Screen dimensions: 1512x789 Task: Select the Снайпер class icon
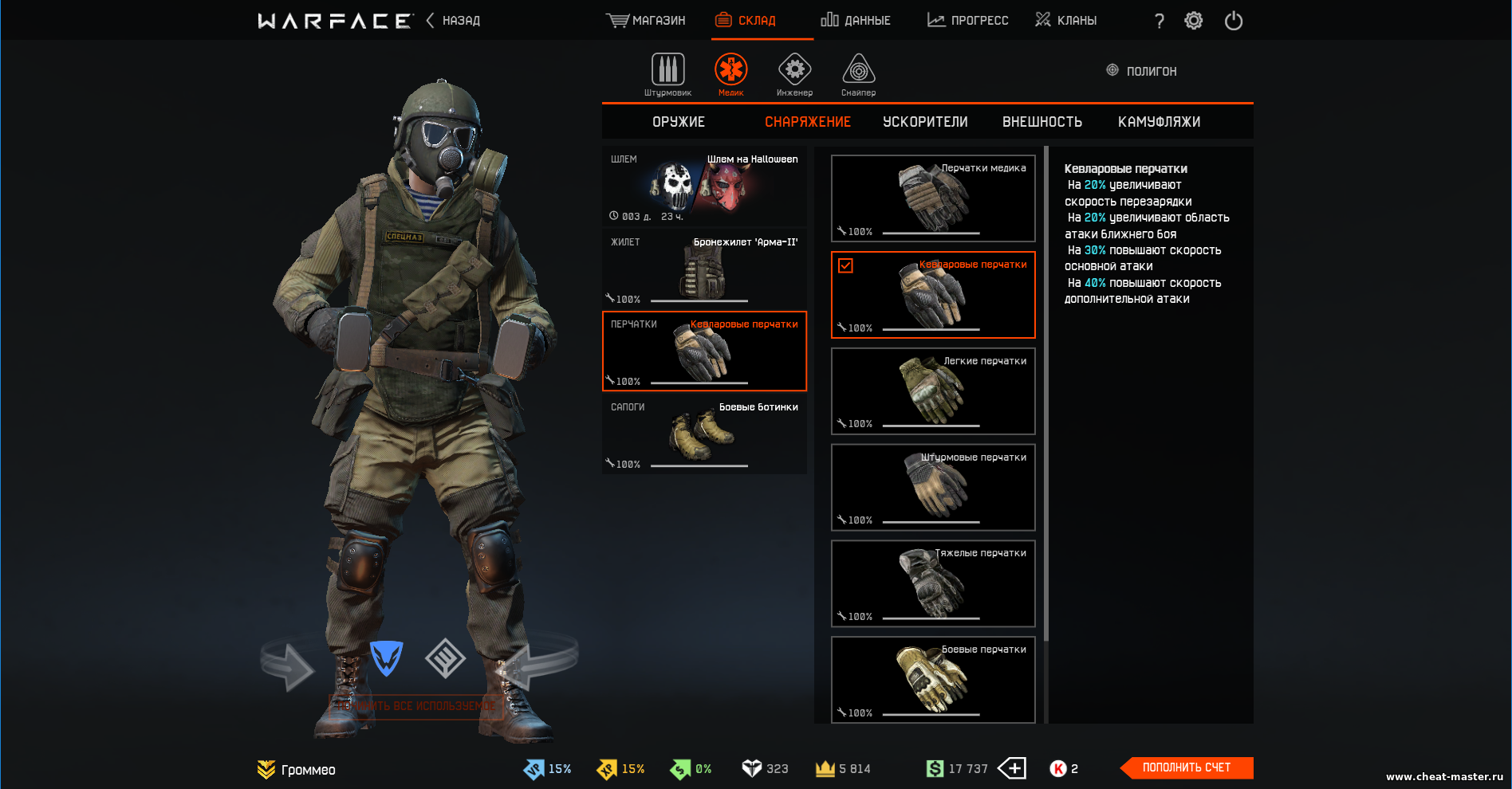(x=858, y=73)
